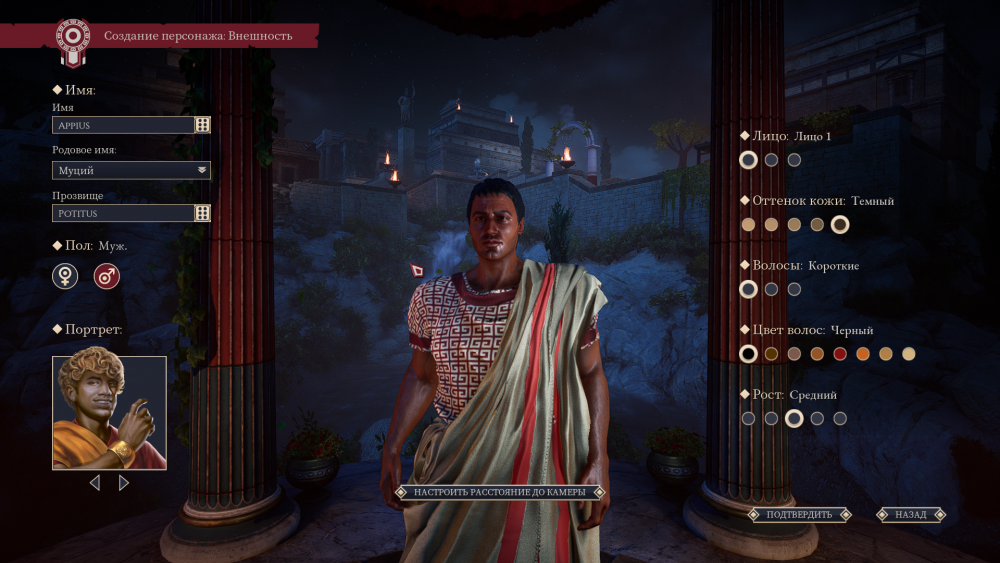This screenshot has width=1000, height=563.
Task: Set height to the tallest option
Action: 840,419
